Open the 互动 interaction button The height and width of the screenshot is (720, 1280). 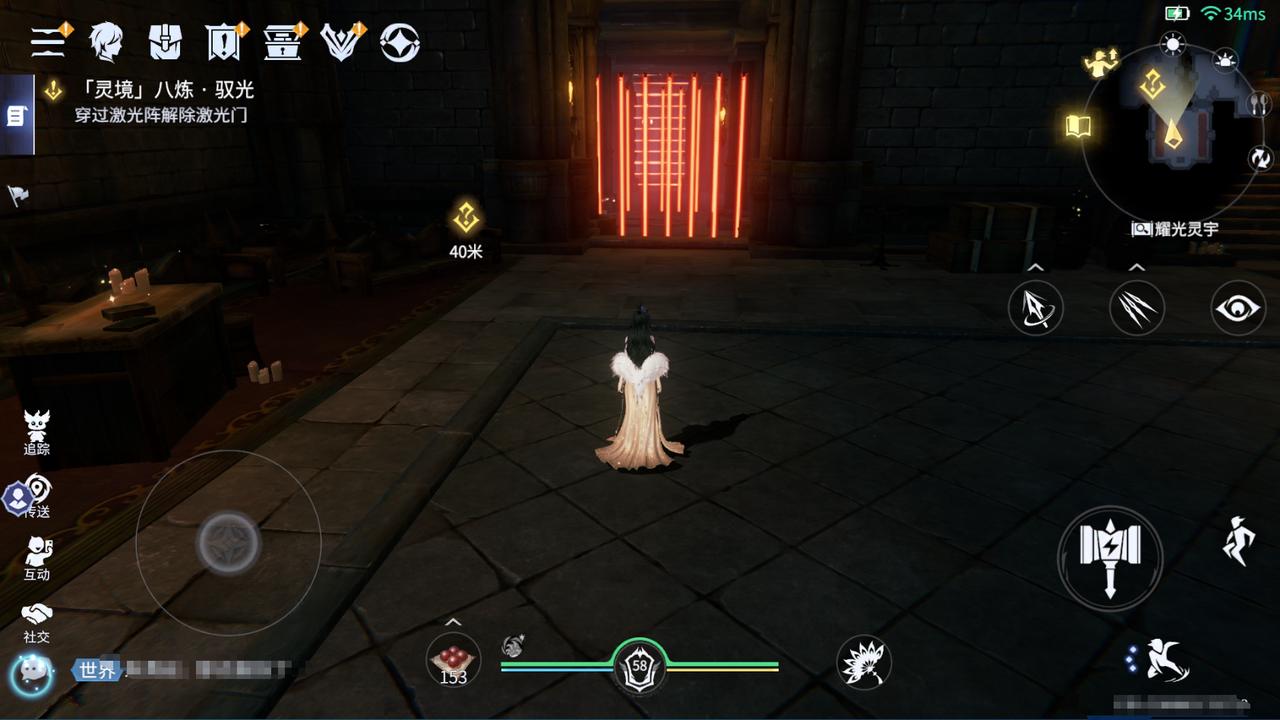pyautogui.click(x=37, y=558)
